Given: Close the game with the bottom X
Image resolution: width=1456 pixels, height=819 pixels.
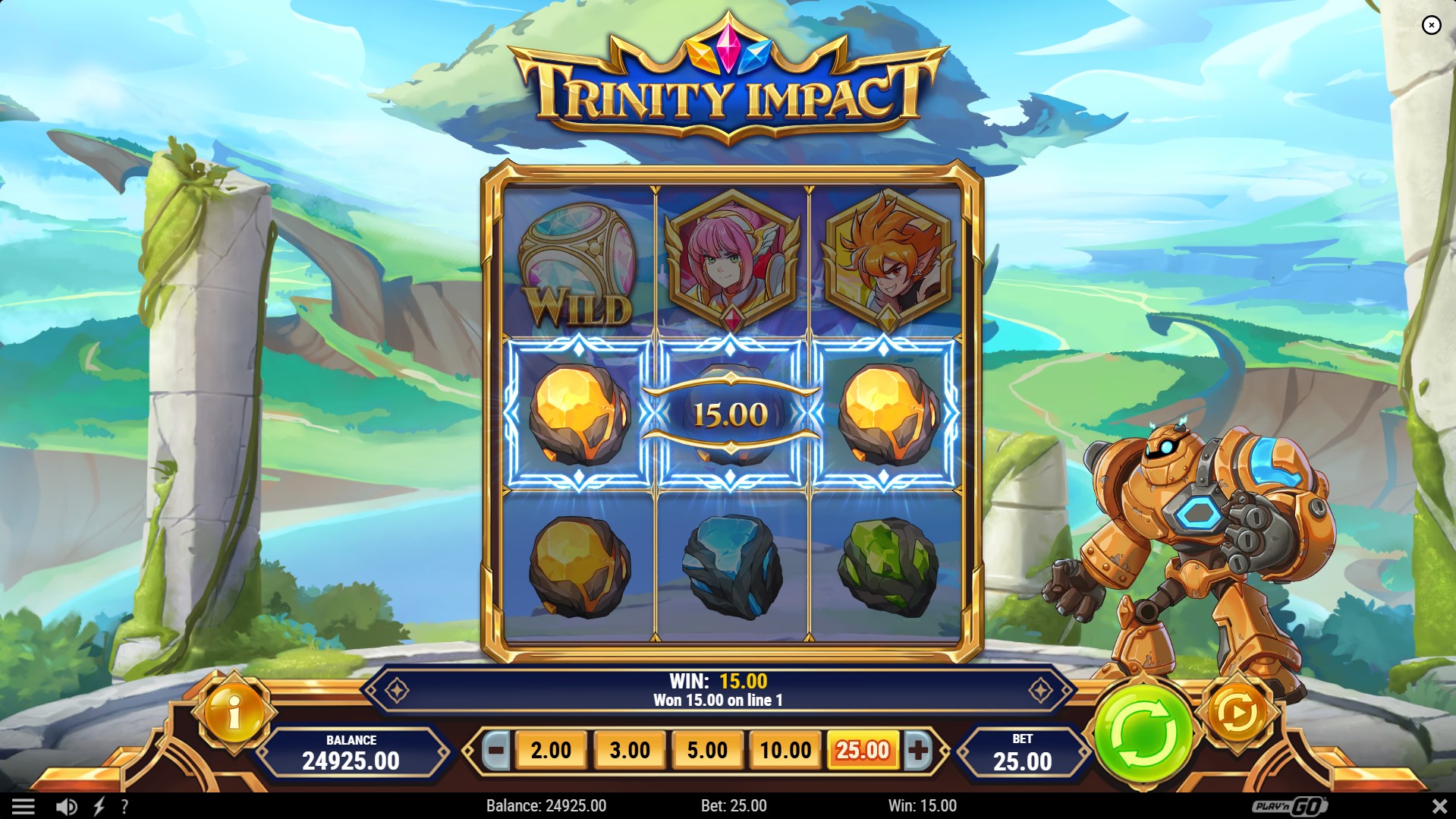Looking at the screenshot, I should pos(1439,806).
